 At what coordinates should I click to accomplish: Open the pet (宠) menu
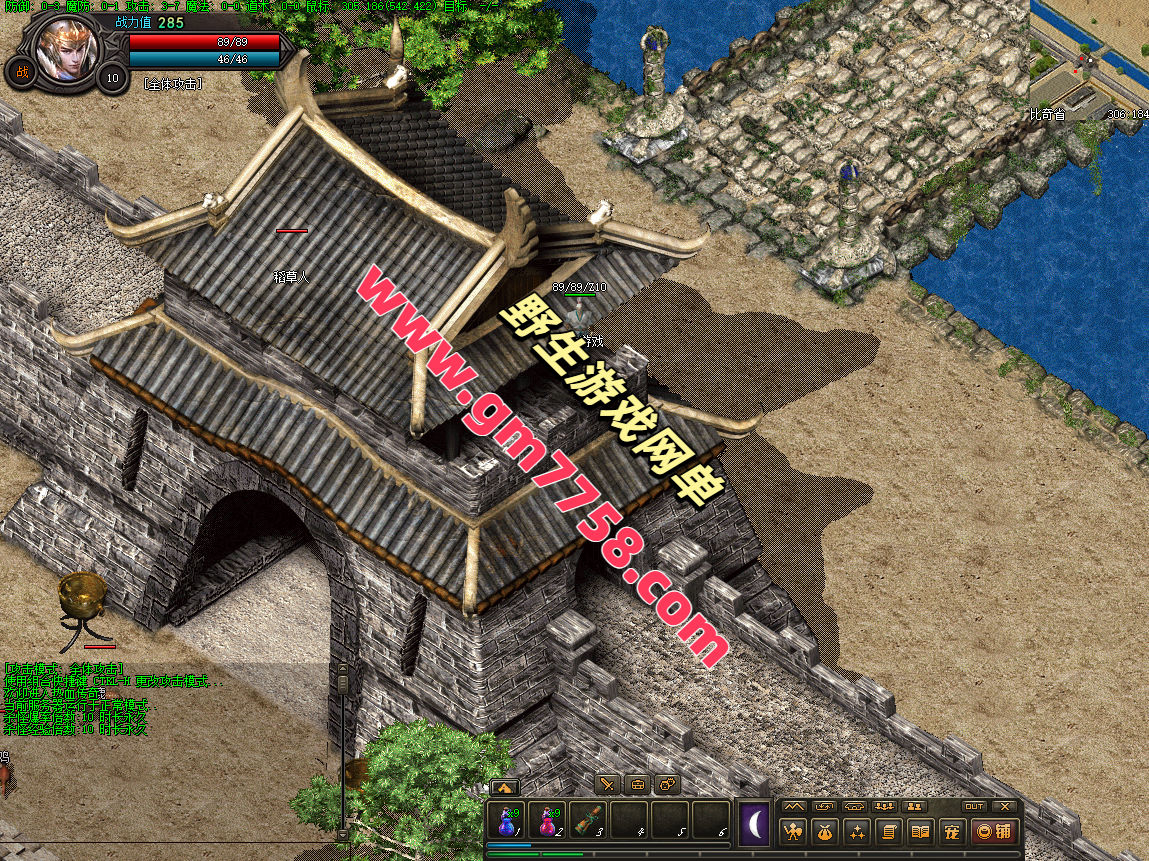point(952,831)
